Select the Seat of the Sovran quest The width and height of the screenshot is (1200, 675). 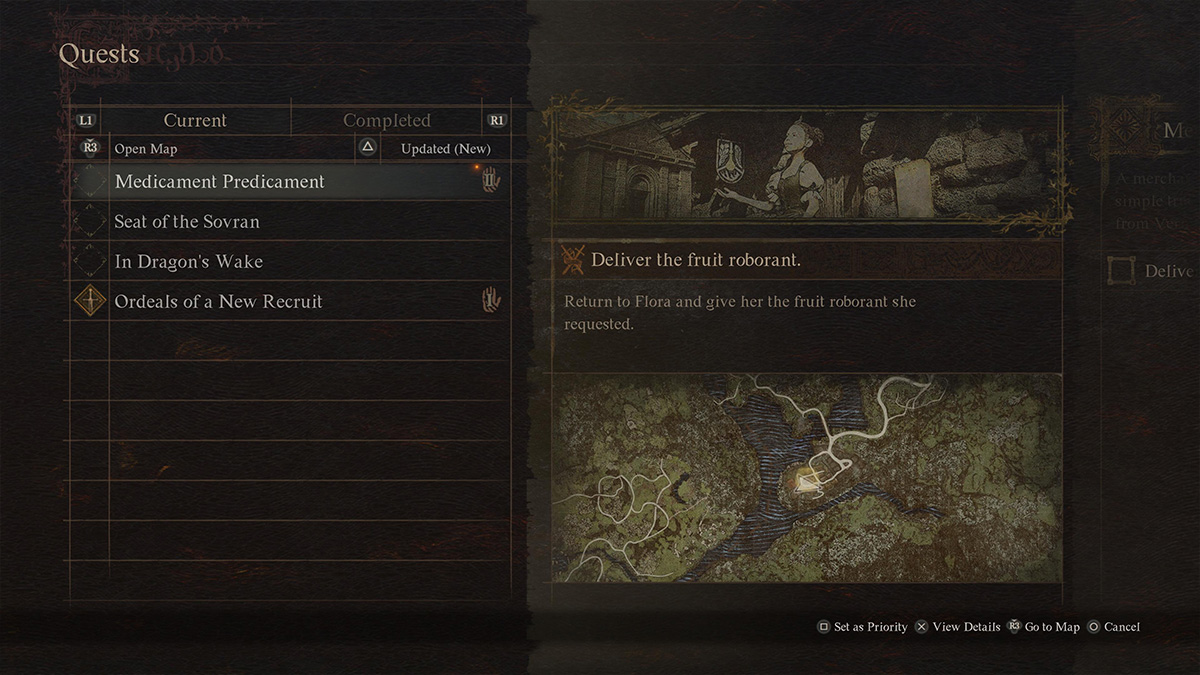[x=187, y=222]
